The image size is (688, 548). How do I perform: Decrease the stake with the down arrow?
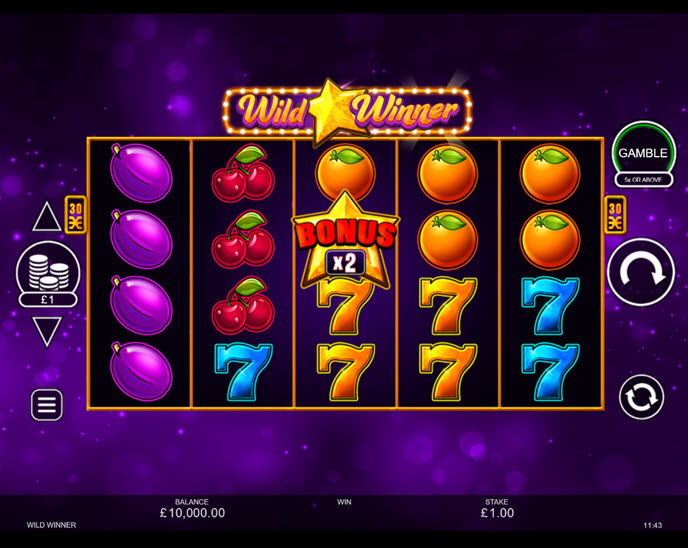(x=47, y=330)
